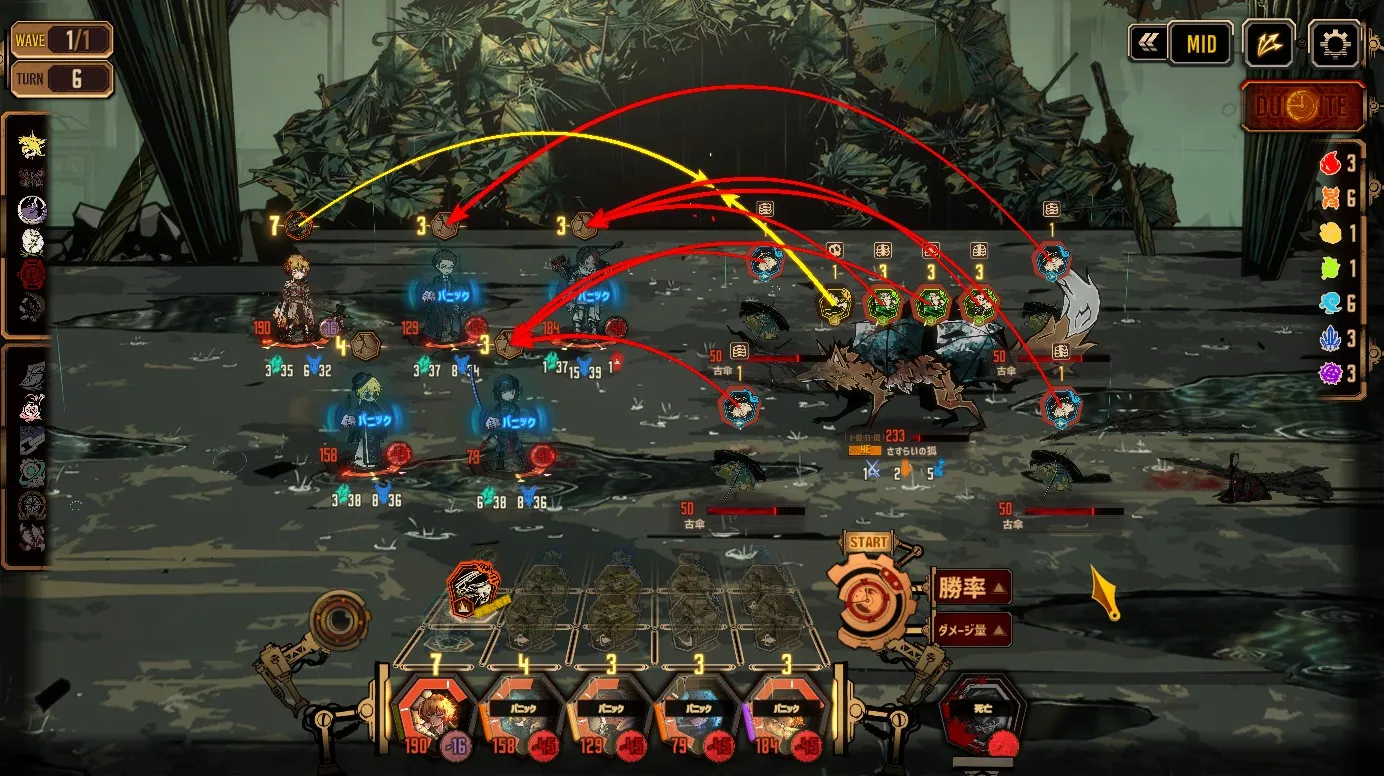The height and width of the screenshot is (776, 1384).
Task: Click the yellow enemy skill slot
Action: 836,304
